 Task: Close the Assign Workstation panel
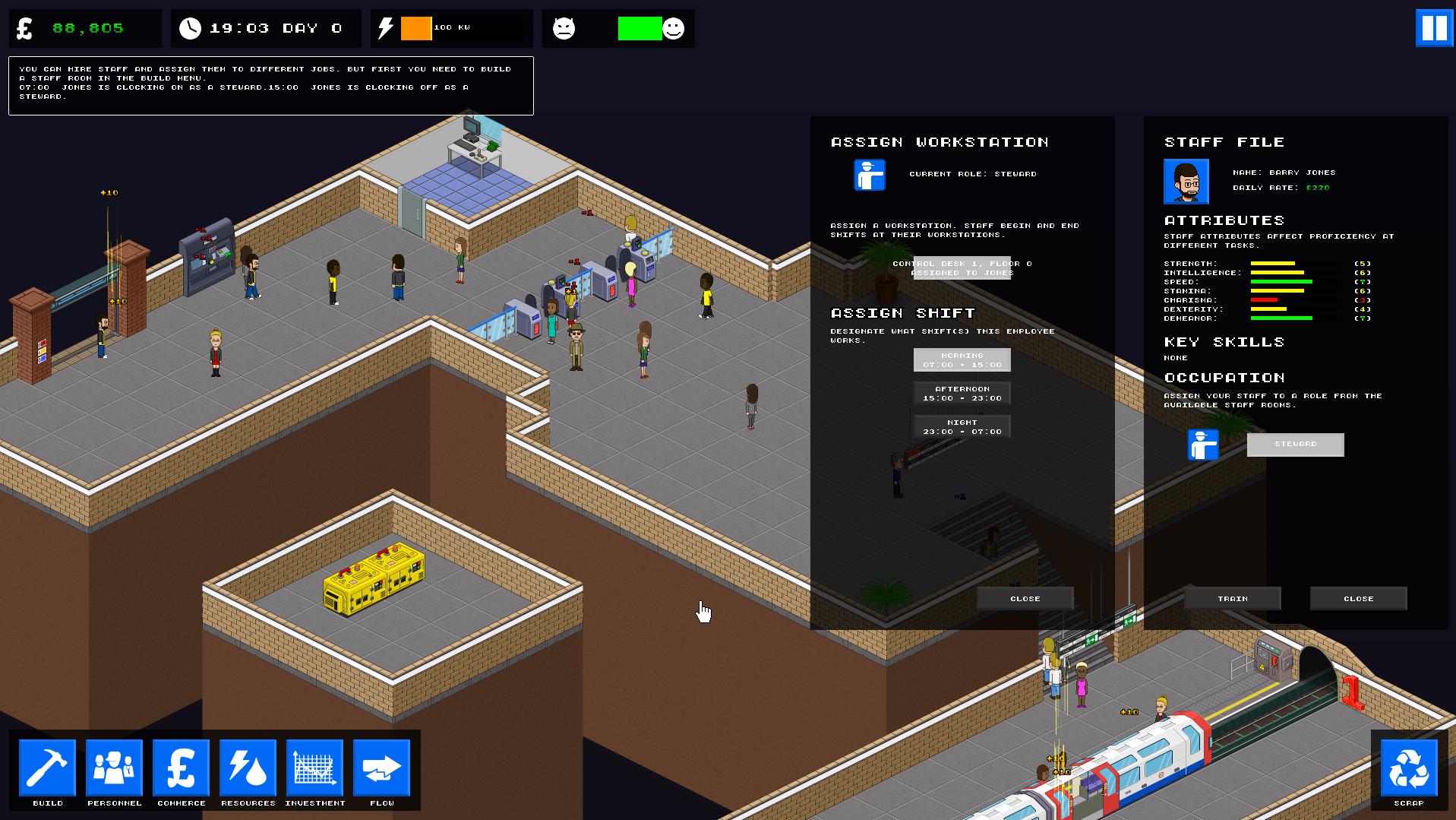click(1025, 598)
